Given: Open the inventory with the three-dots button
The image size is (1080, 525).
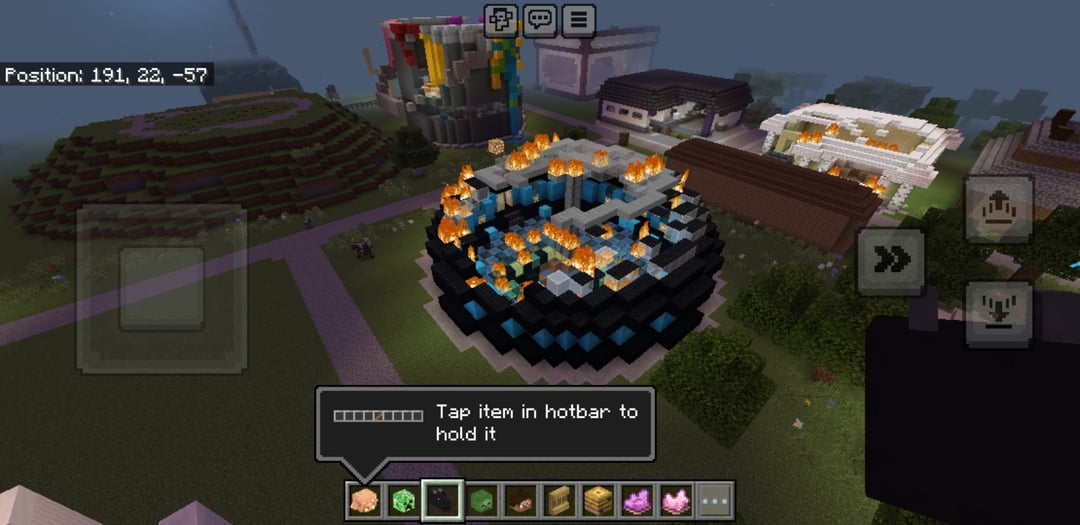Looking at the screenshot, I should 714,499.
